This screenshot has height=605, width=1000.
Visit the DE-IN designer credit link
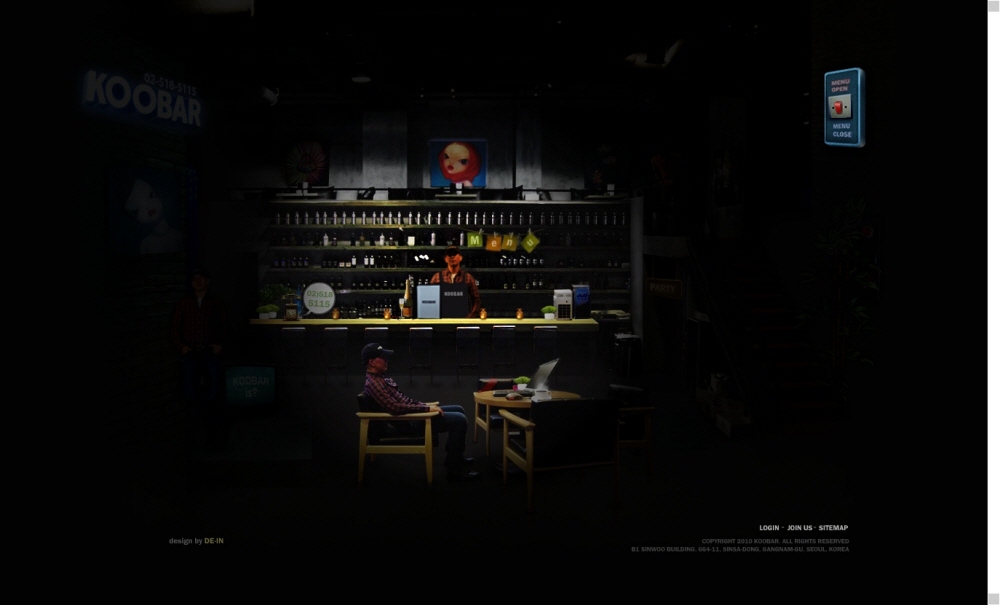point(214,541)
